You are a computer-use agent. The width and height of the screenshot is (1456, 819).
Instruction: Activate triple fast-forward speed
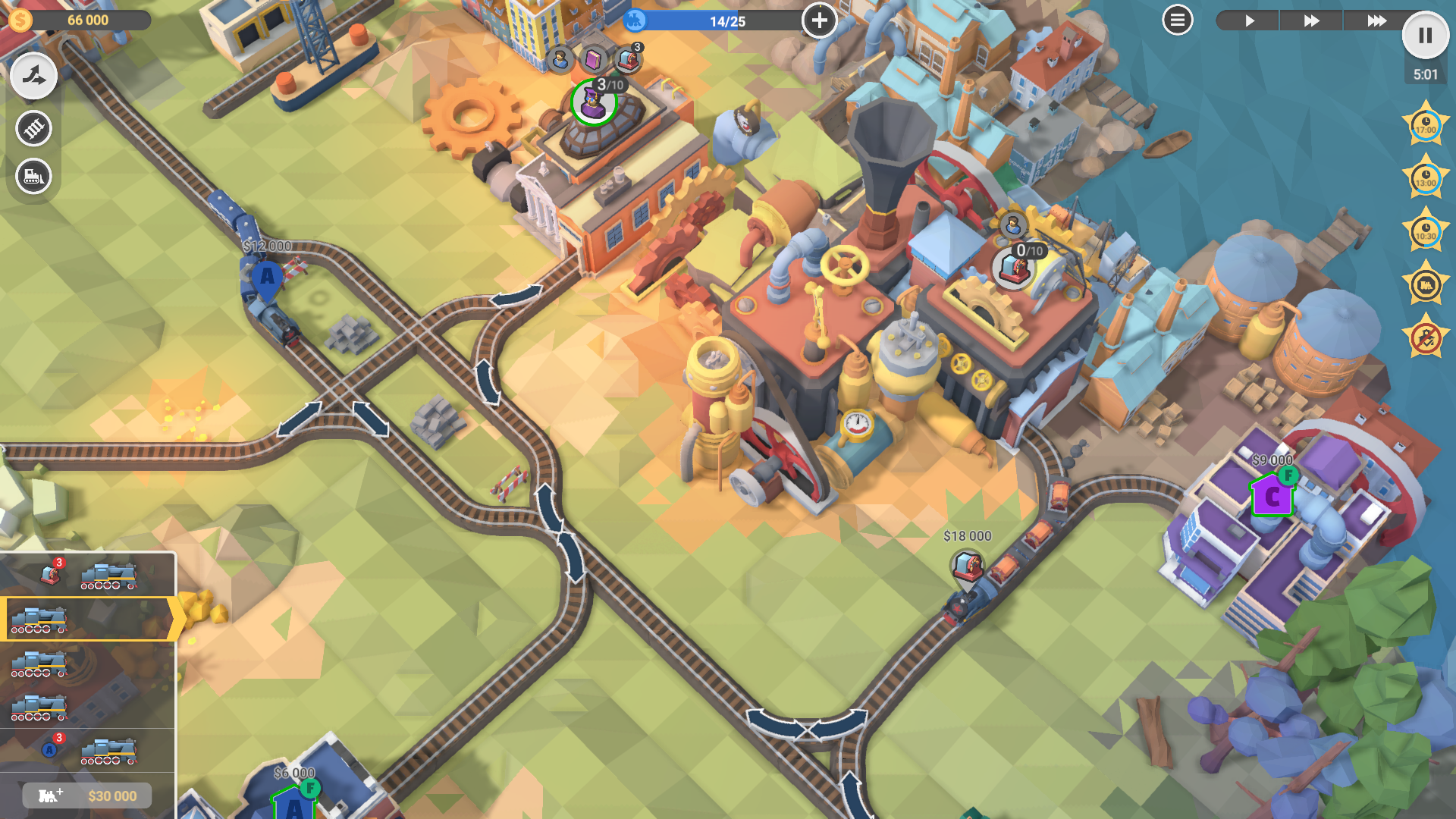(1376, 20)
